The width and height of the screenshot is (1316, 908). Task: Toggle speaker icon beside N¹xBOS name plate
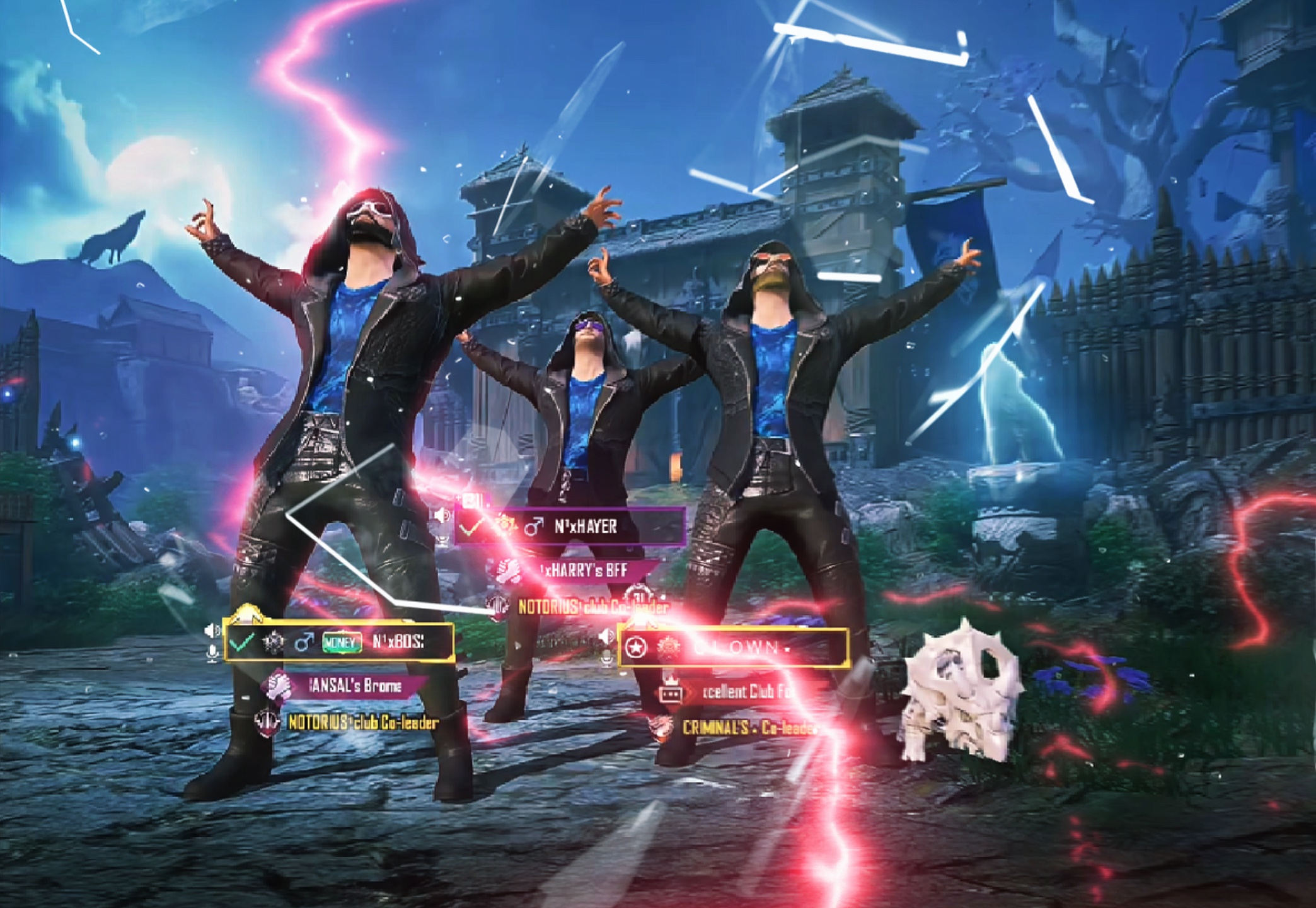pos(212,630)
